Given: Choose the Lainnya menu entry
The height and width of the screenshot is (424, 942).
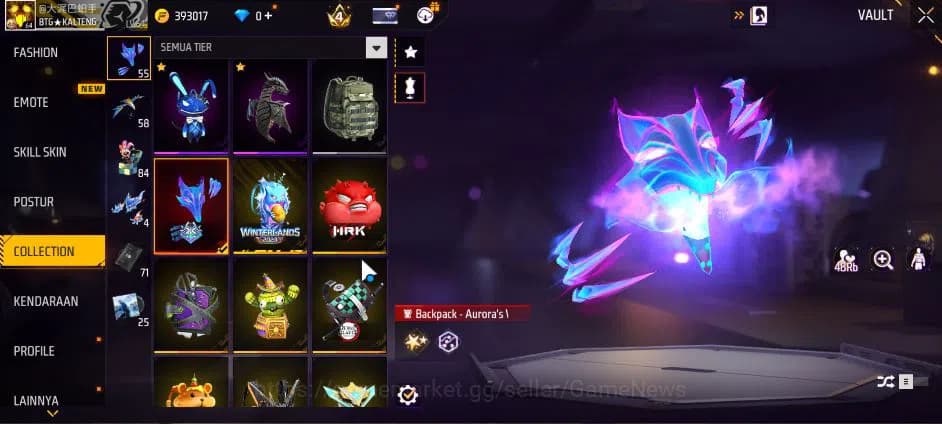Looking at the screenshot, I should tap(36, 400).
